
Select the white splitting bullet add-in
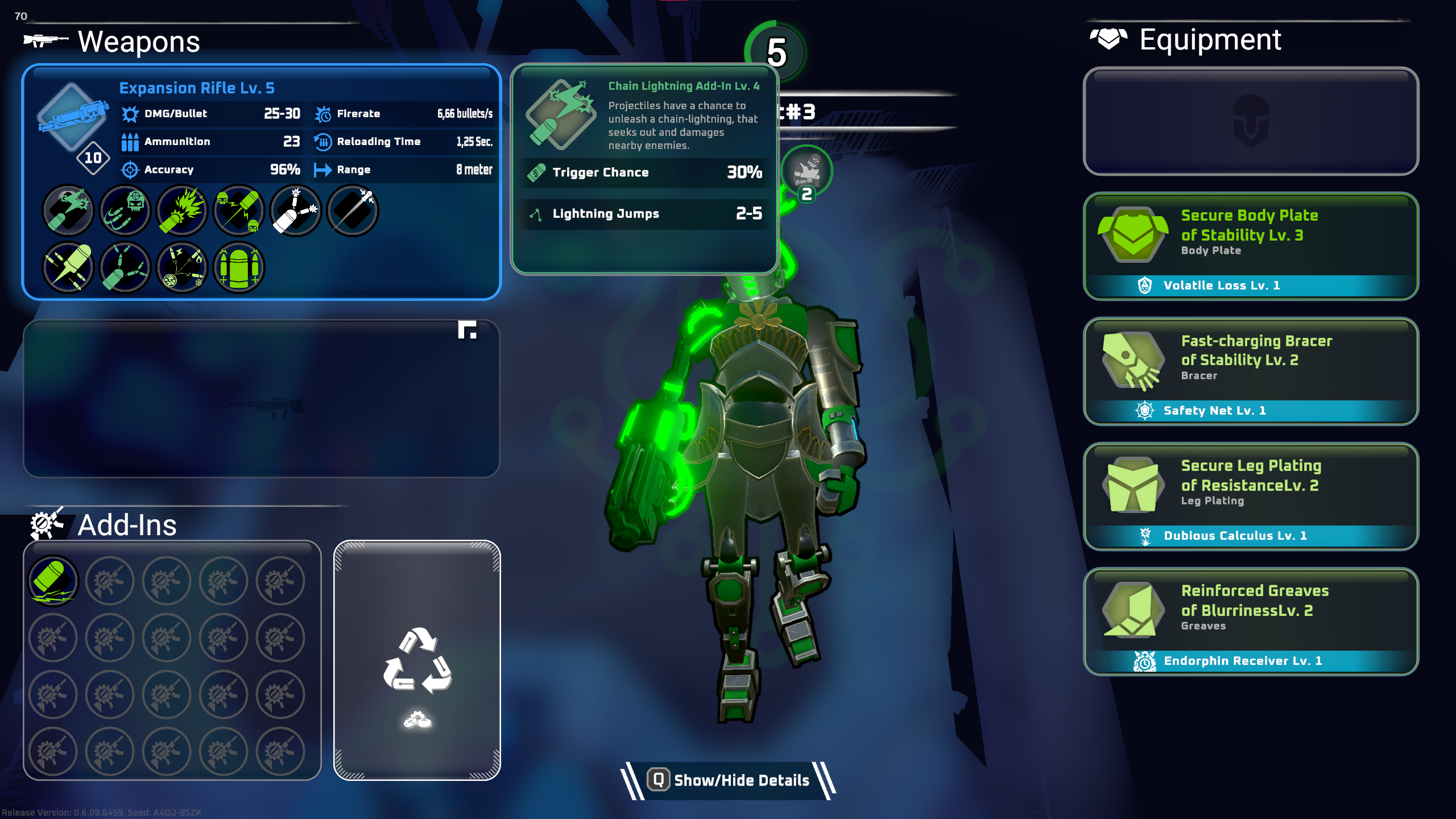(296, 211)
